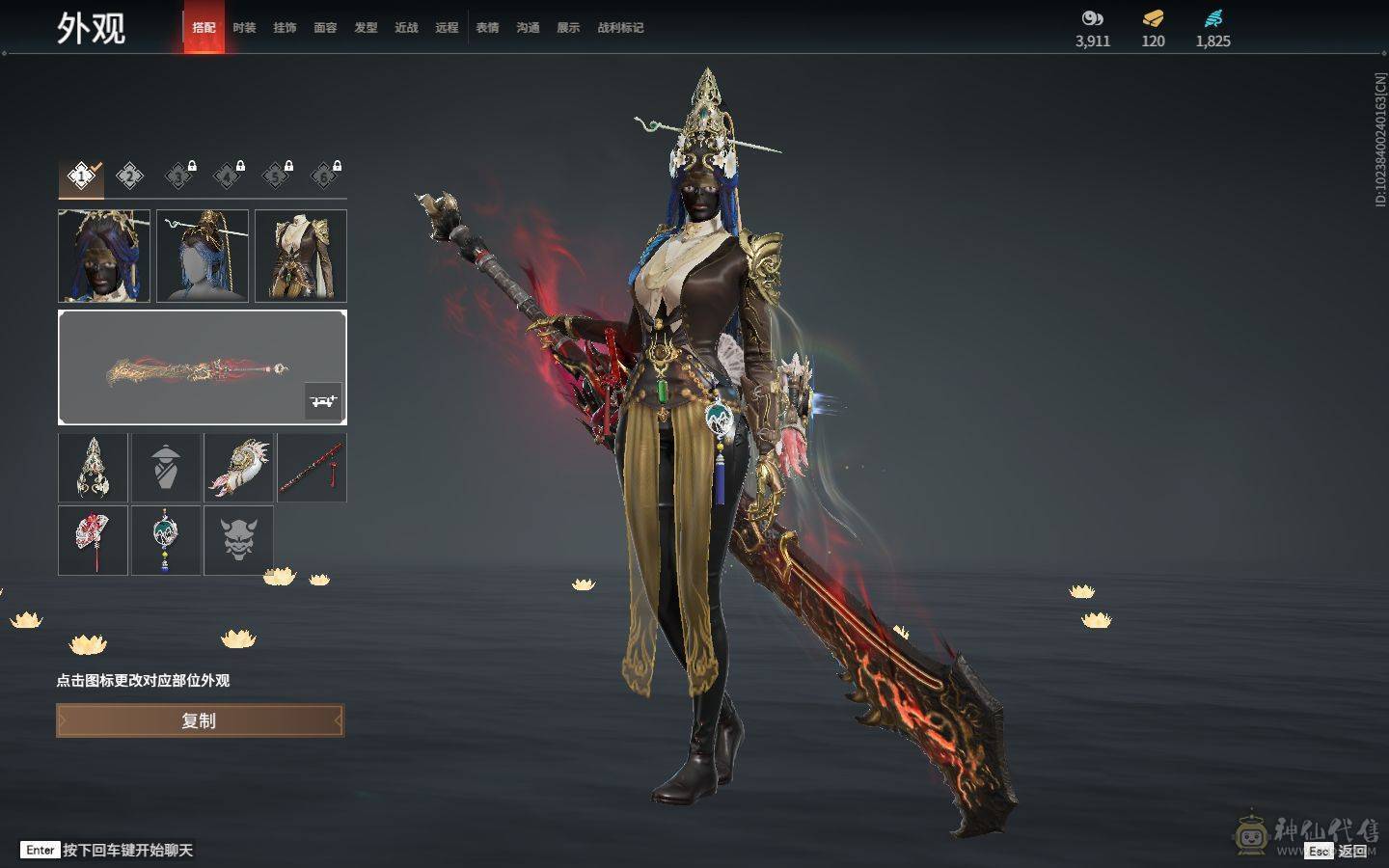1389x868 pixels.
Task: Show the 表情 tab
Action: [x=487, y=28]
